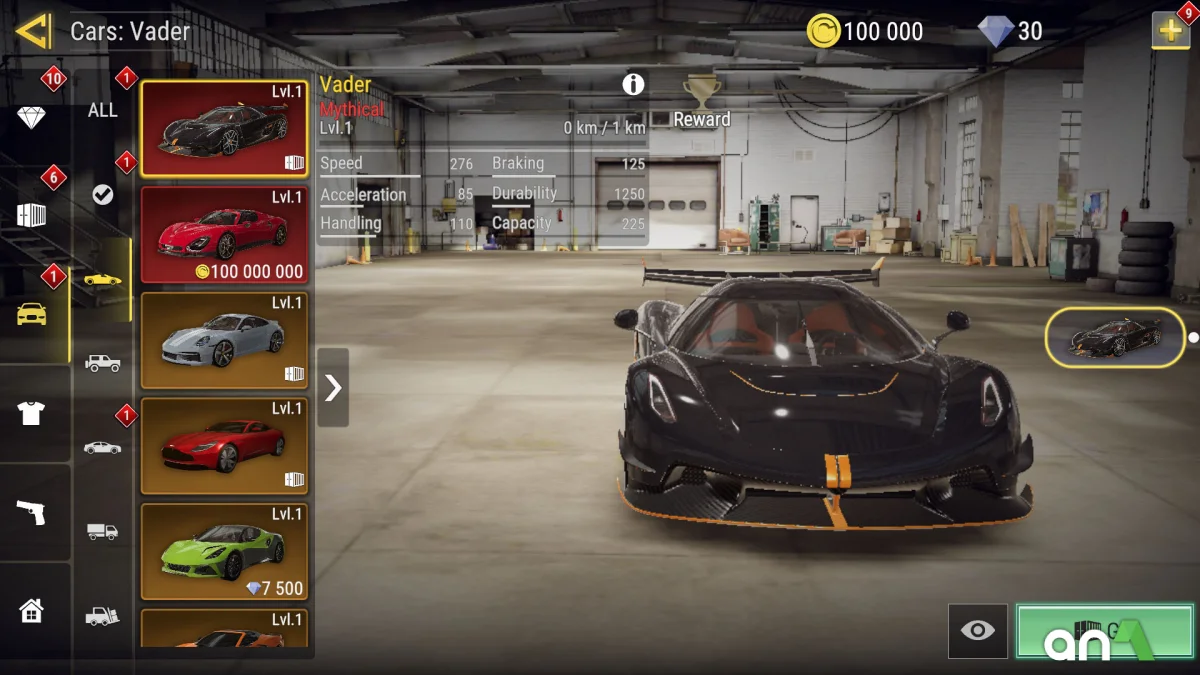This screenshot has height=675, width=1200.
Task: Select the black Vader car card
Action: pos(224,129)
